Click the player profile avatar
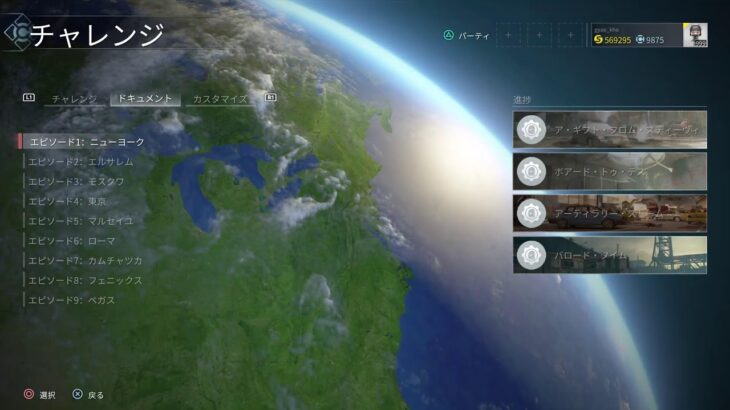This screenshot has width=730, height=410. coord(695,35)
